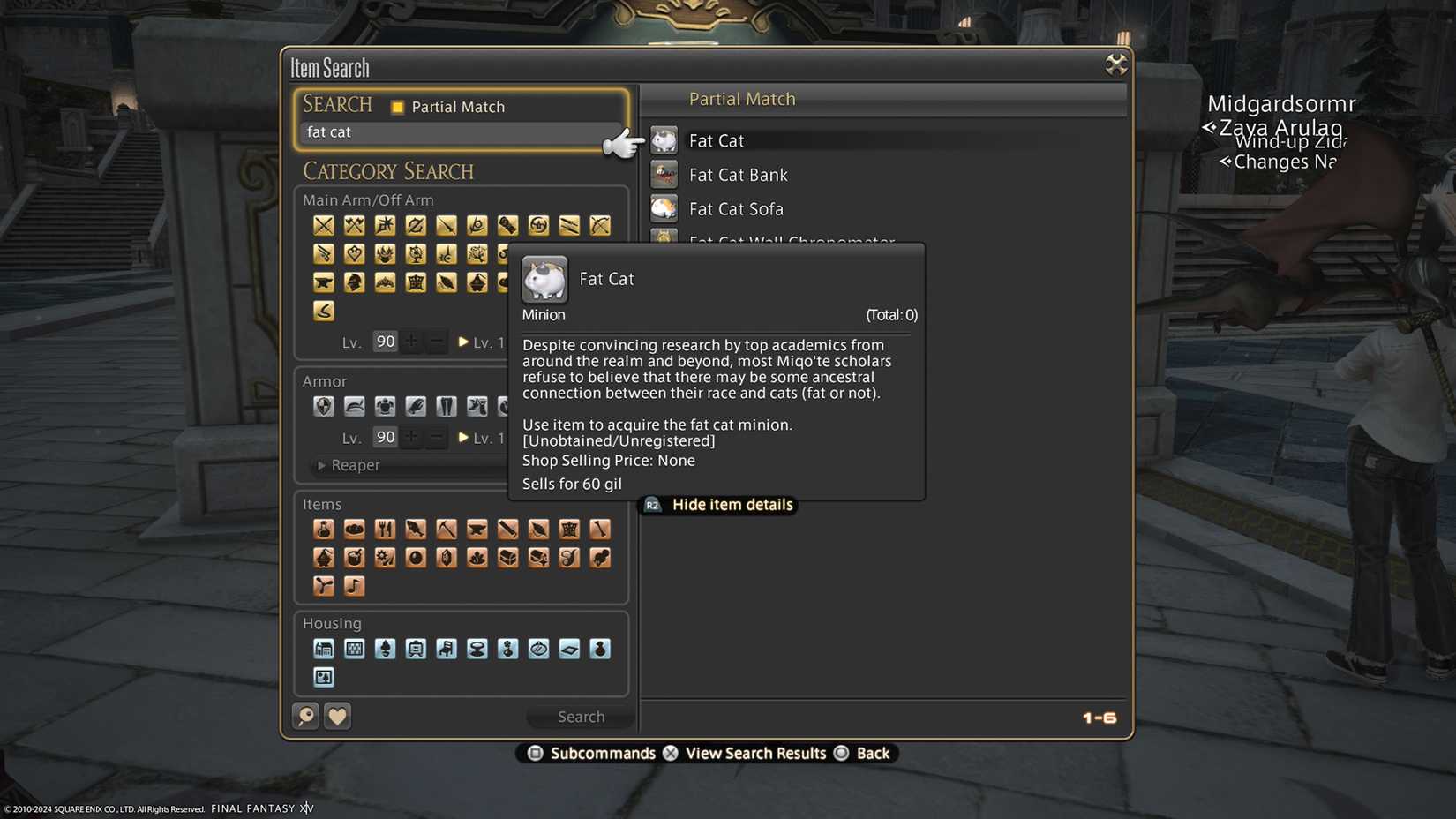The height and width of the screenshot is (819, 1456).
Task: Select the shield icon in the Armor section
Action: pyautogui.click(x=323, y=406)
